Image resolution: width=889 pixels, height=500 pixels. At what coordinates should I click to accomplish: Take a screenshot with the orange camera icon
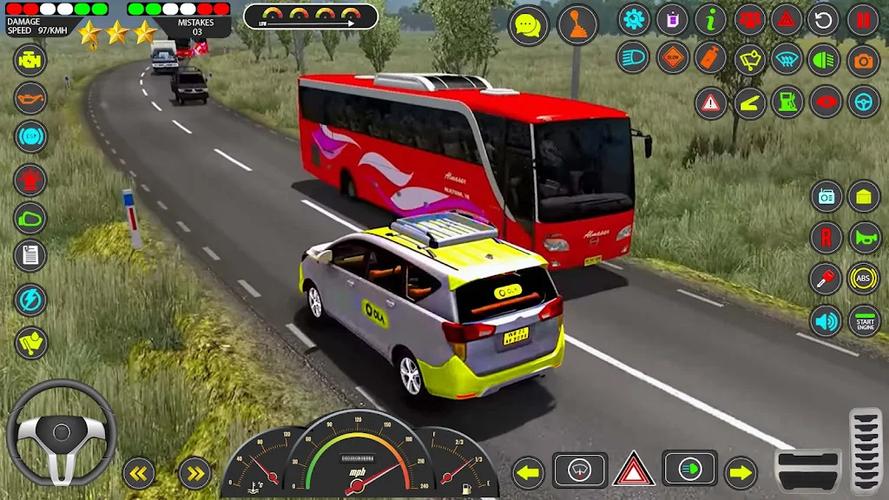tap(863, 60)
